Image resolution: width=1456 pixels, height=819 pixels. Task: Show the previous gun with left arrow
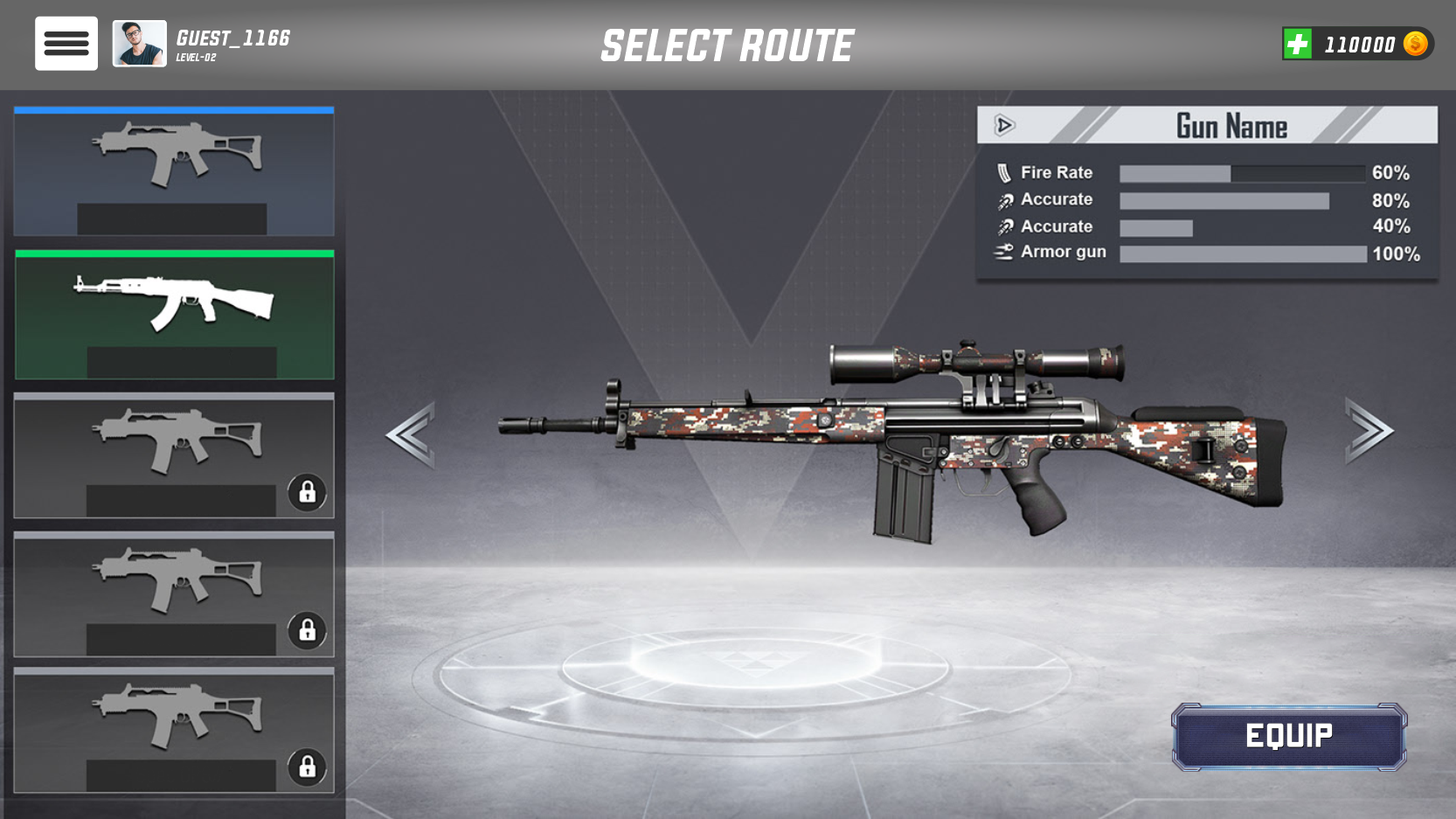tap(411, 434)
